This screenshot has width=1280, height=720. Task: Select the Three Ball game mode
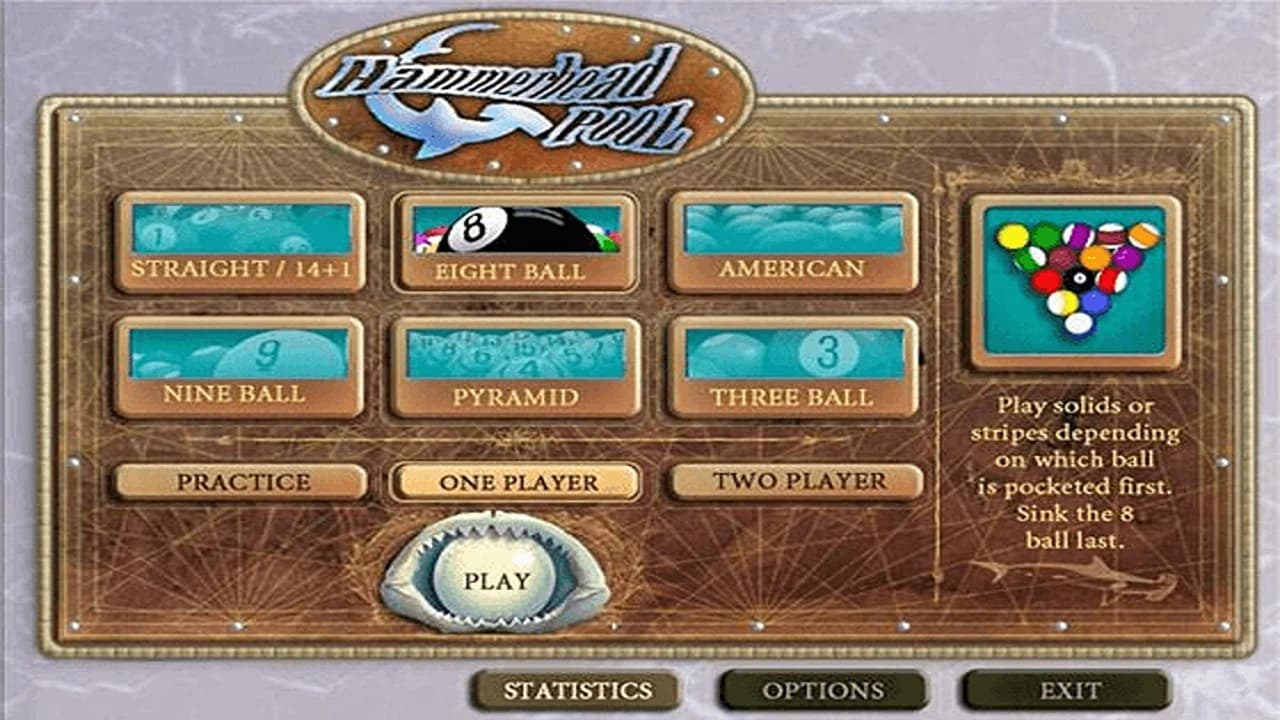[793, 368]
